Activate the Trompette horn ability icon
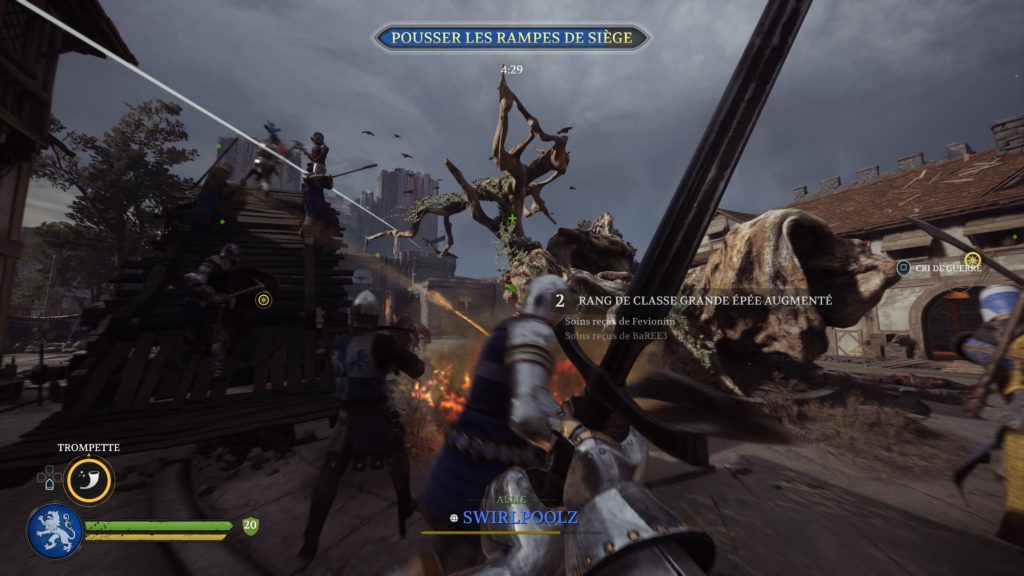This screenshot has width=1024, height=576. tap(90, 481)
